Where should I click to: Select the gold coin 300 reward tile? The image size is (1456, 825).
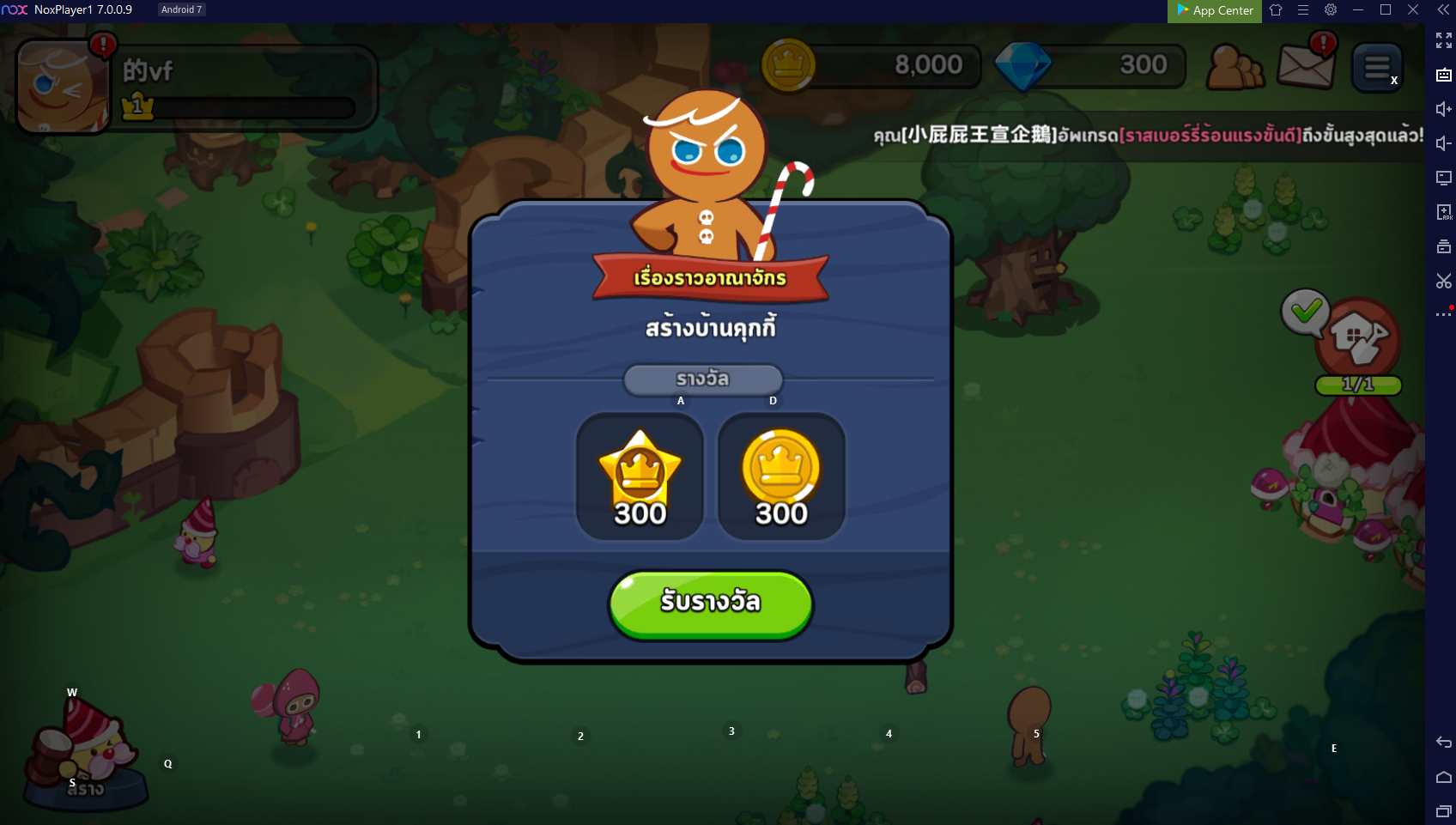coord(781,476)
